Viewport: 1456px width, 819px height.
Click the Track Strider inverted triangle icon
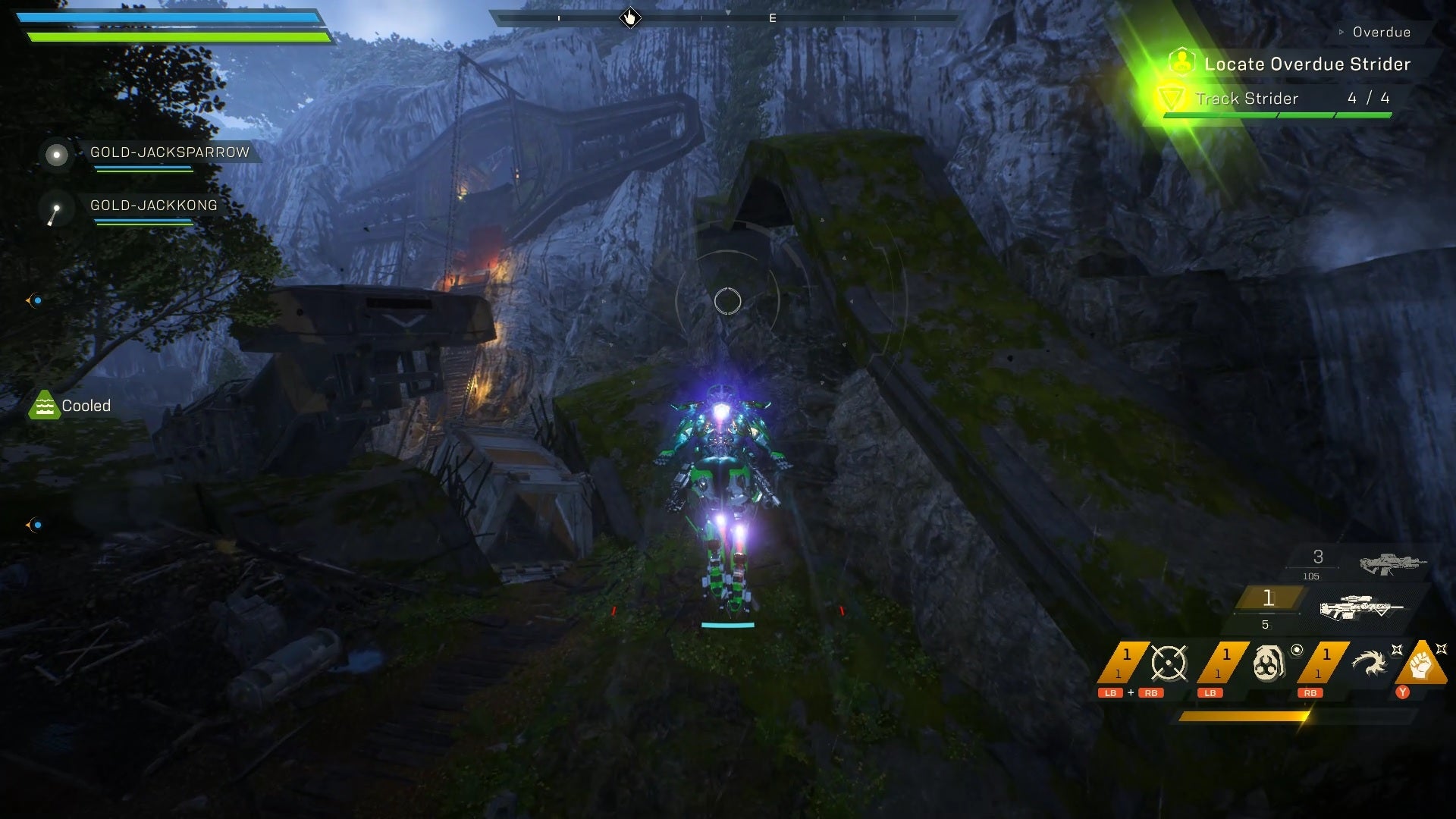tap(1172, 99)
